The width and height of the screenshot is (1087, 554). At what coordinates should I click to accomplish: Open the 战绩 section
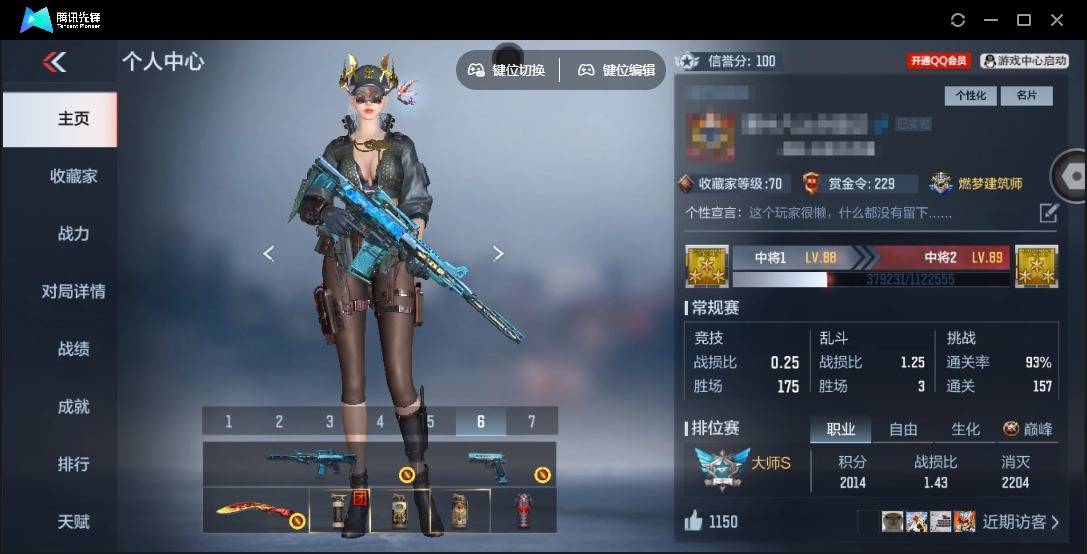tap(74, 349)
